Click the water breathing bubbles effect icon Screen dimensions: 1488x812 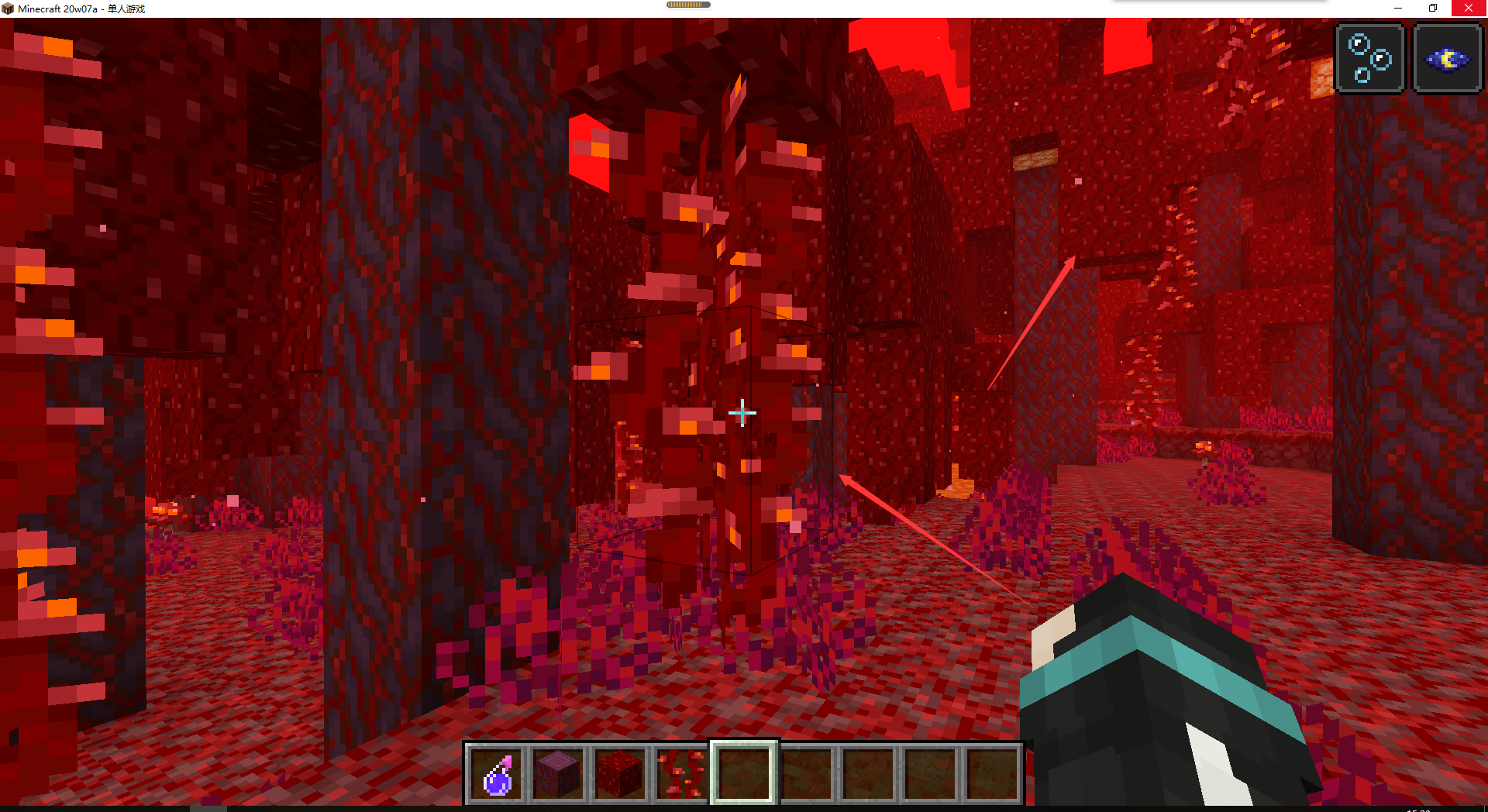(x=1369, y=59)
